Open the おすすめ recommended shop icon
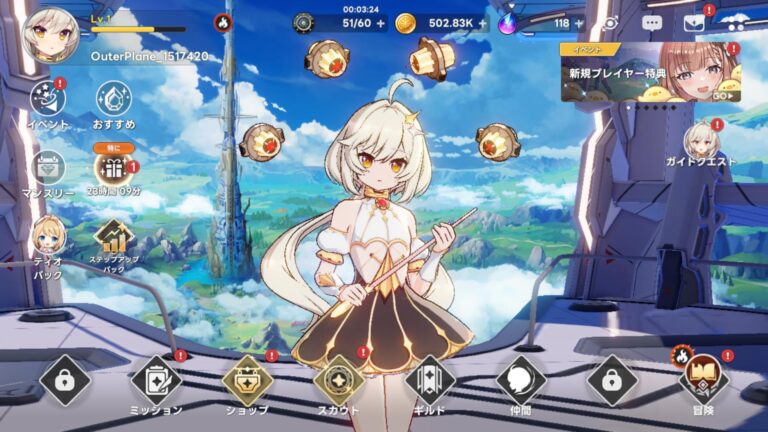 113,99
